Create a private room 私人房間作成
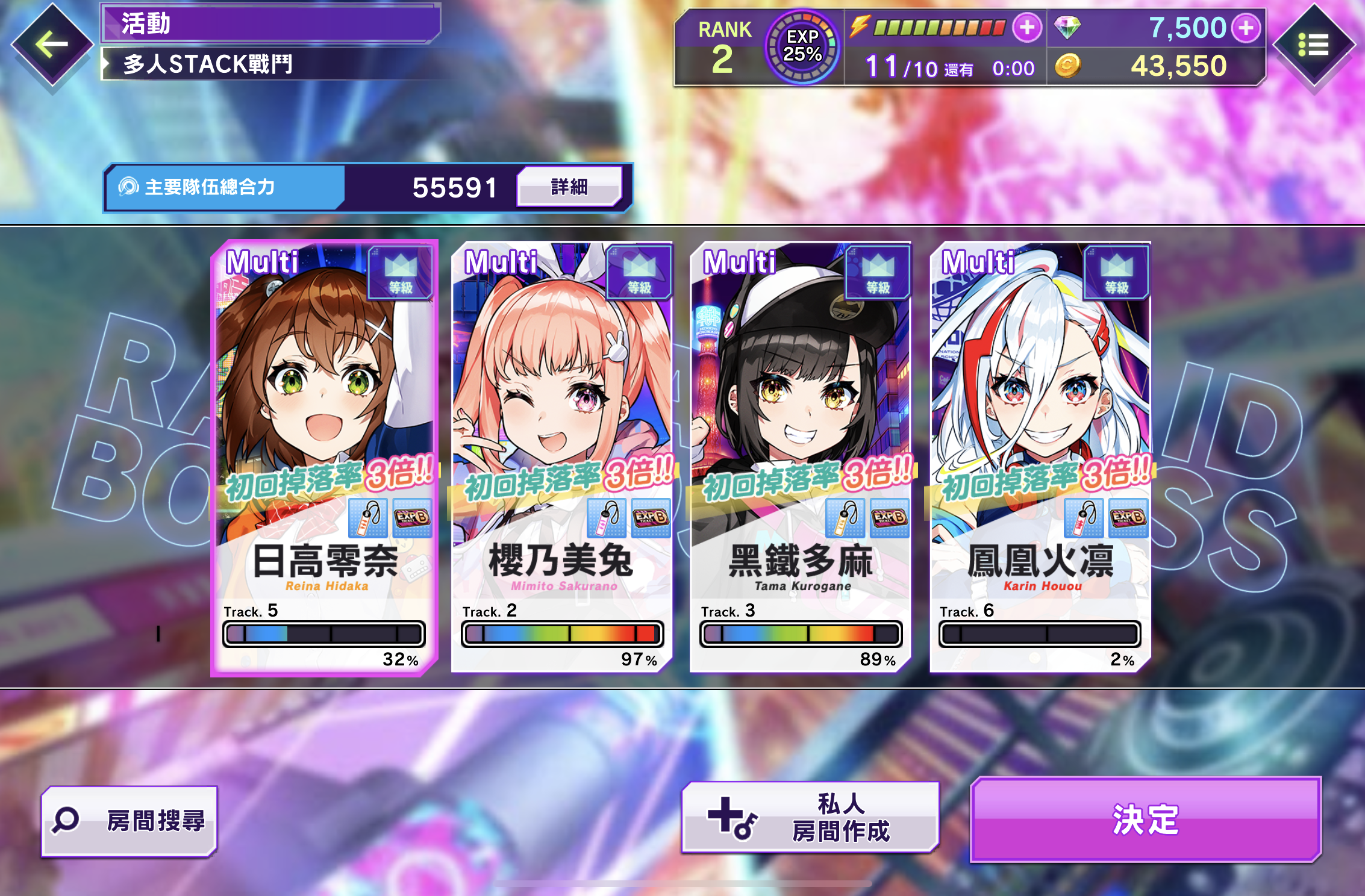 810,817
